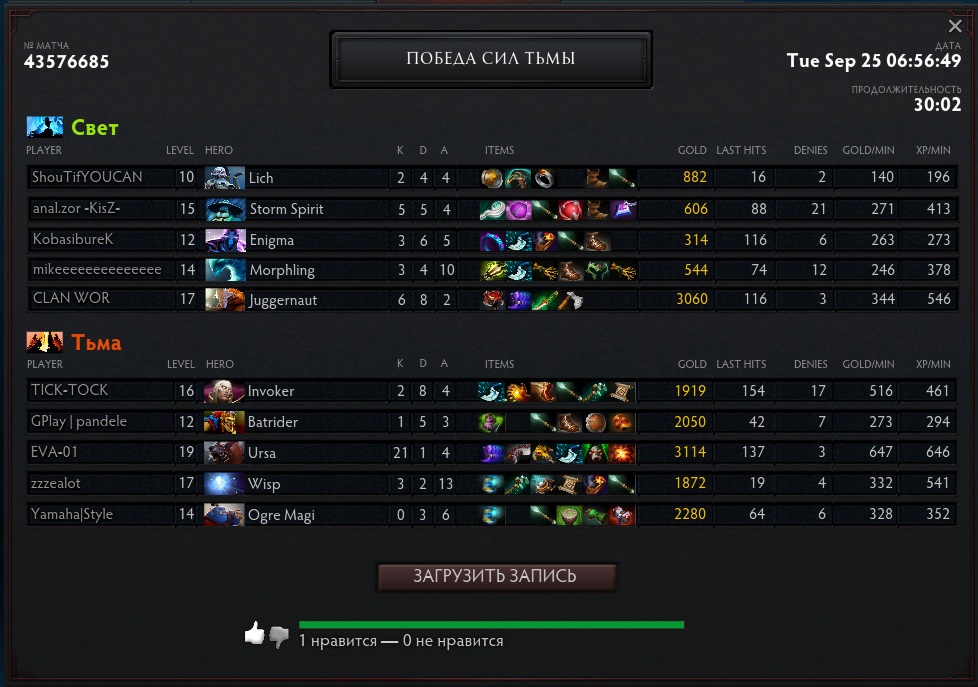Close the match results window
This screenshot has height=687, width=978.
pyautogui.click(x=955, y=27)
